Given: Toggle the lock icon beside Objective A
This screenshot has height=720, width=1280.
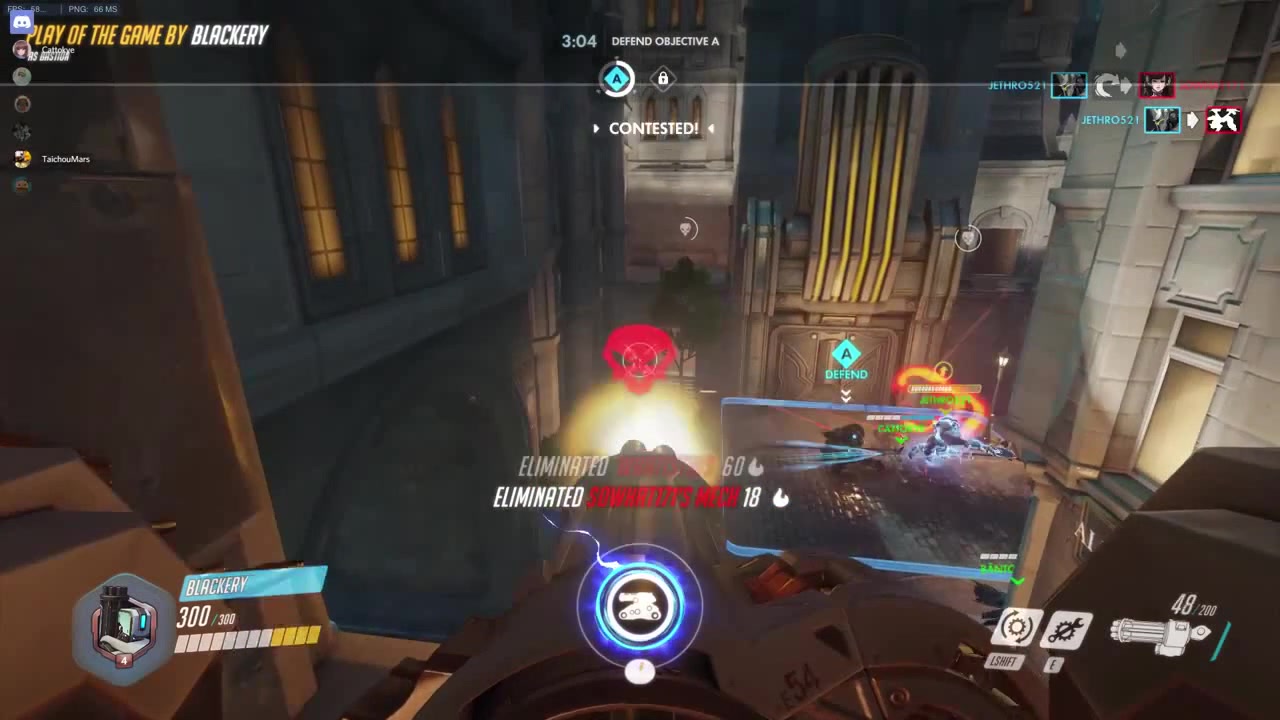Looking at the screenshot, I should [662, 78].
